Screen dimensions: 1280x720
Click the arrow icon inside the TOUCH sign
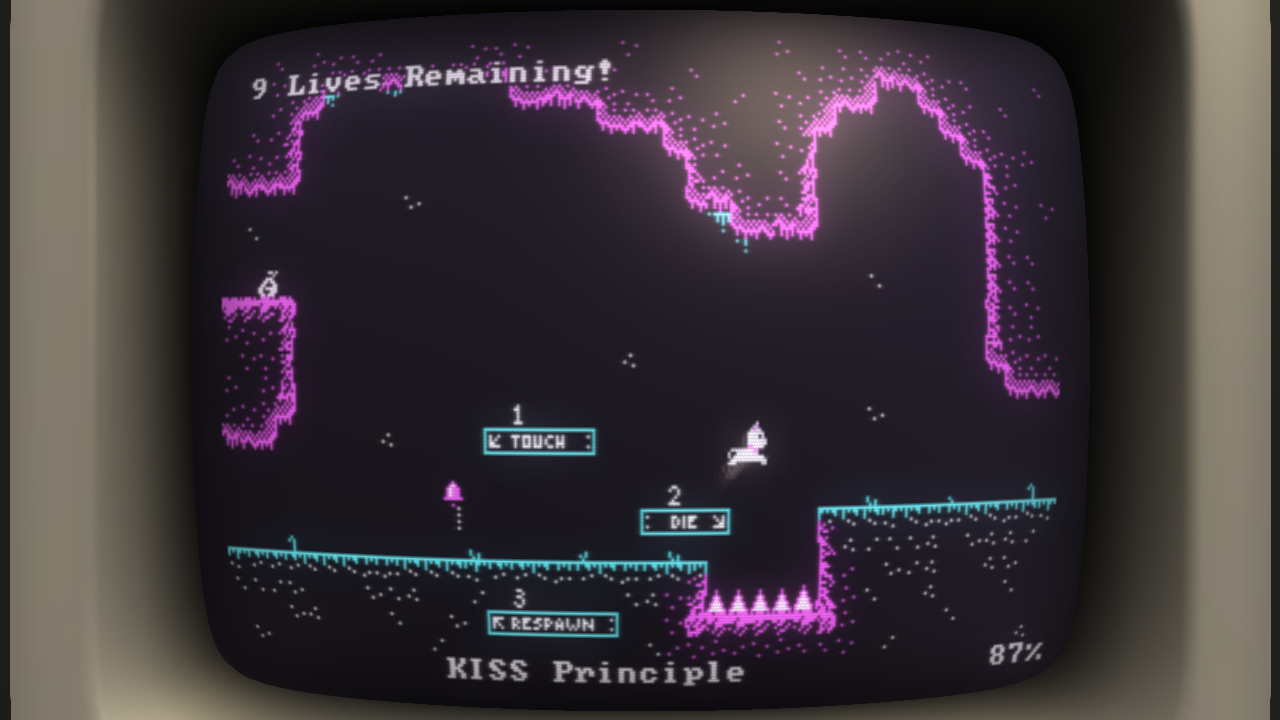point(495,442)
